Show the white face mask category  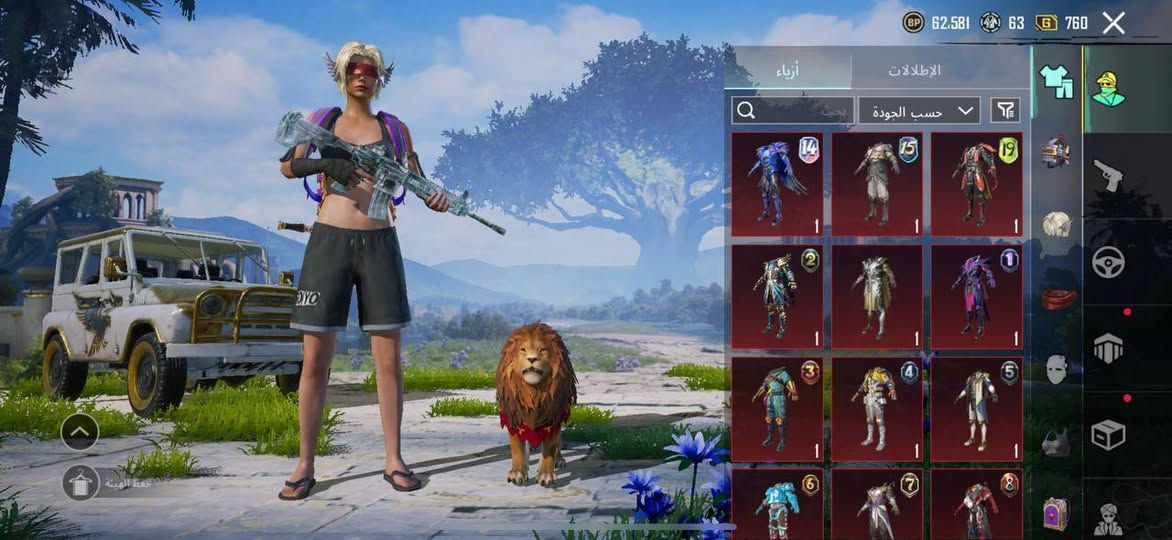[1057, 368]
